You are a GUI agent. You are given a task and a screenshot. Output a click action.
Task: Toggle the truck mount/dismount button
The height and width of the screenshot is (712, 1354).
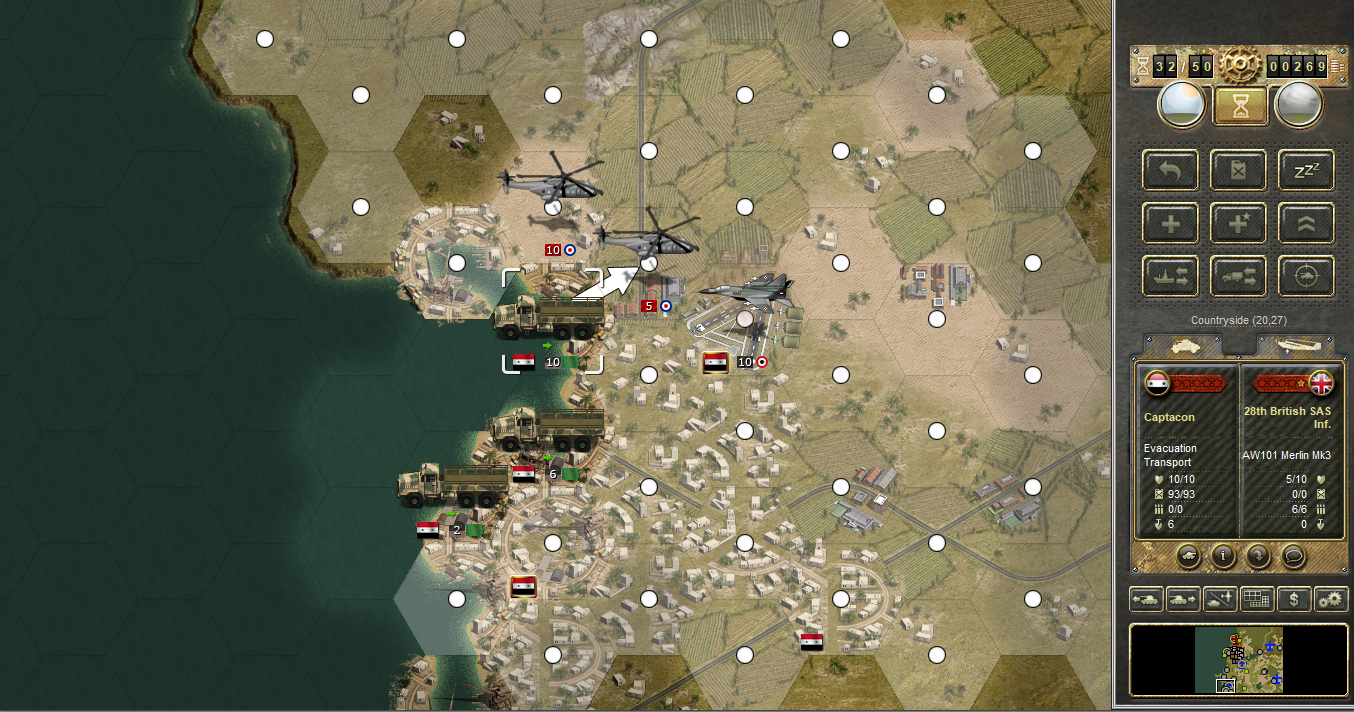1238,276
